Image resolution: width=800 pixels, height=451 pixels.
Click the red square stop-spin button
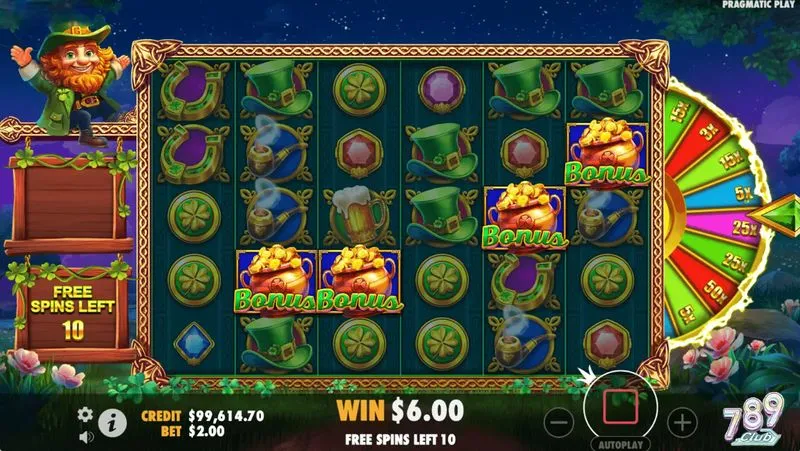(x=620, y=409)
